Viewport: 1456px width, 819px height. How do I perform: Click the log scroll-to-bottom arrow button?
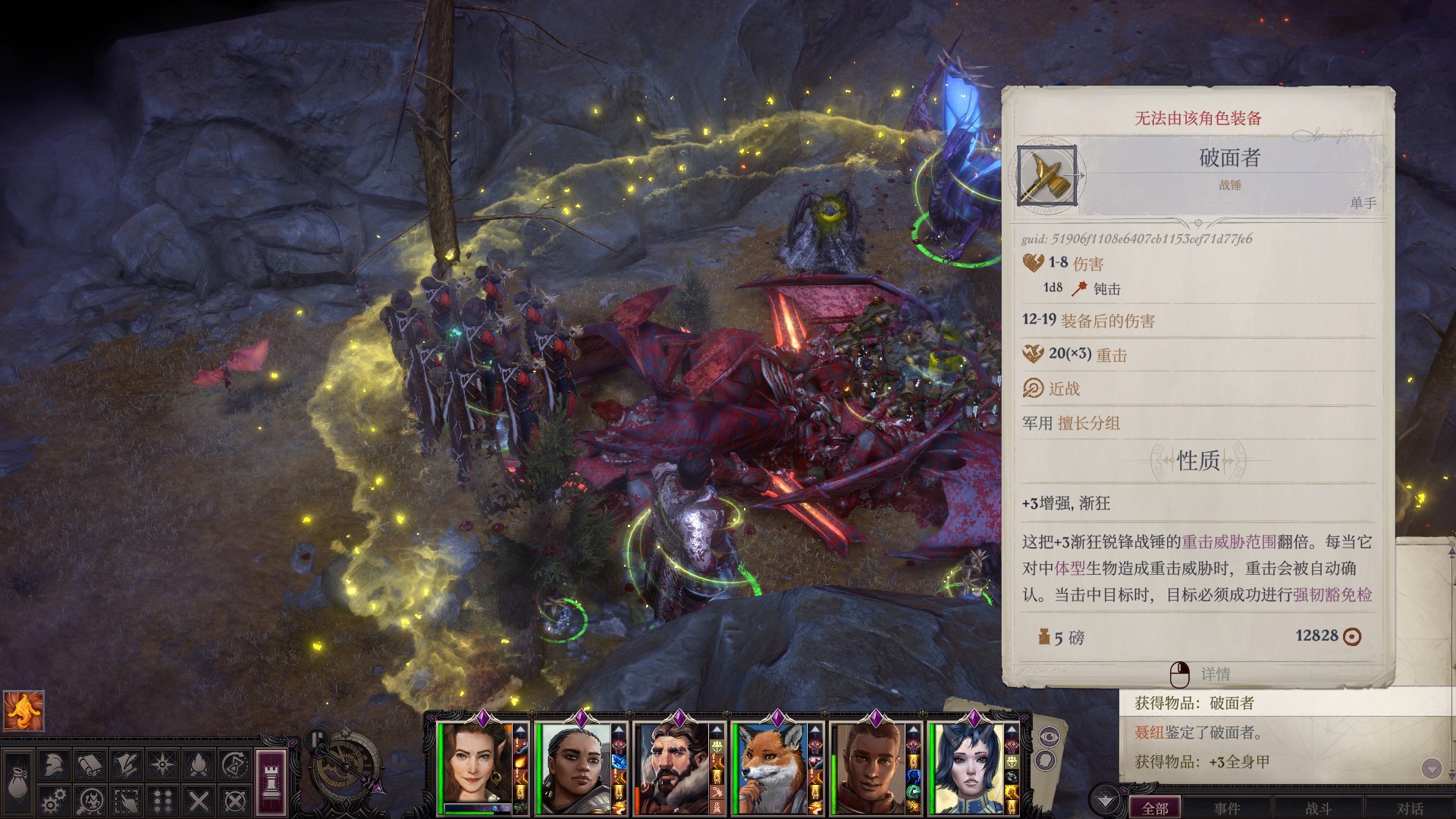tap(1431, 769)
